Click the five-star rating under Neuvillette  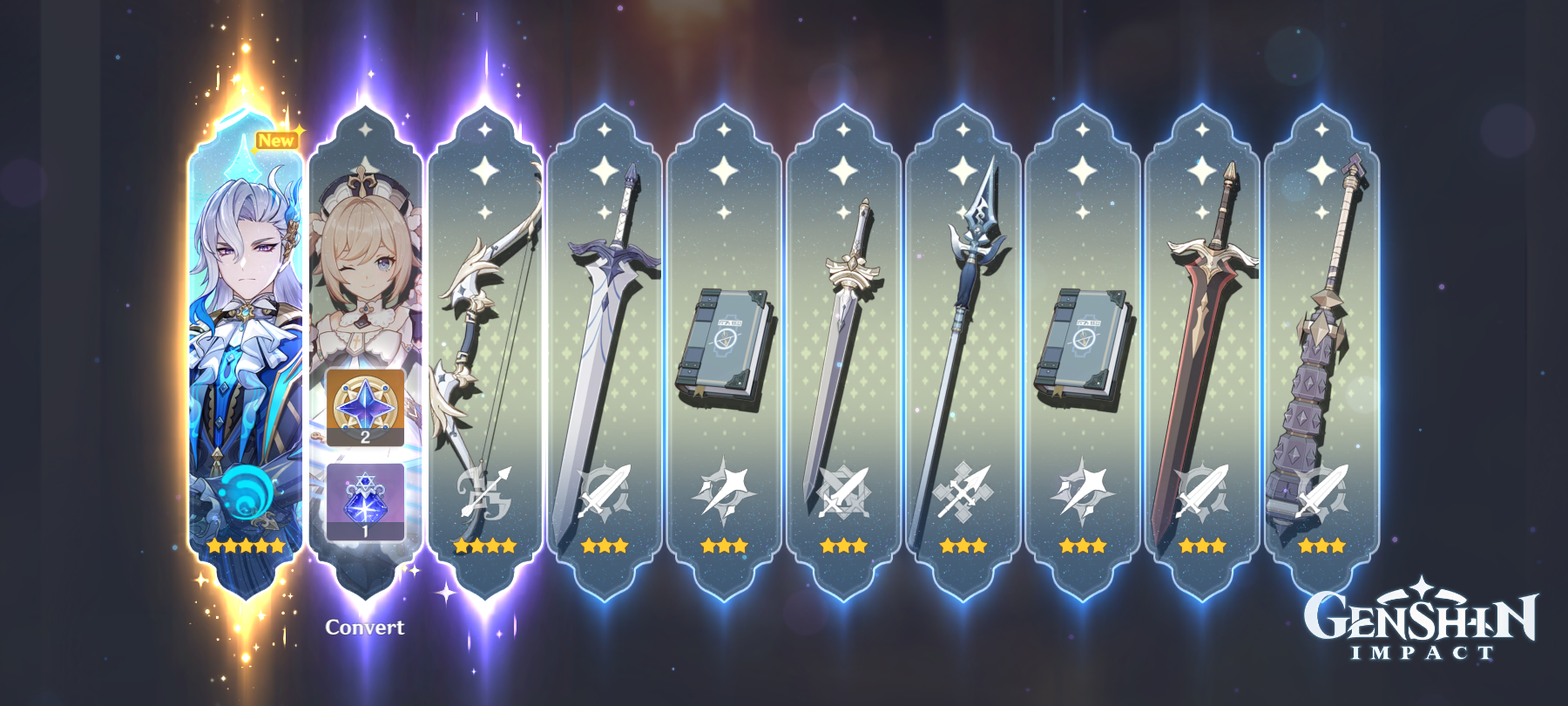247,547
